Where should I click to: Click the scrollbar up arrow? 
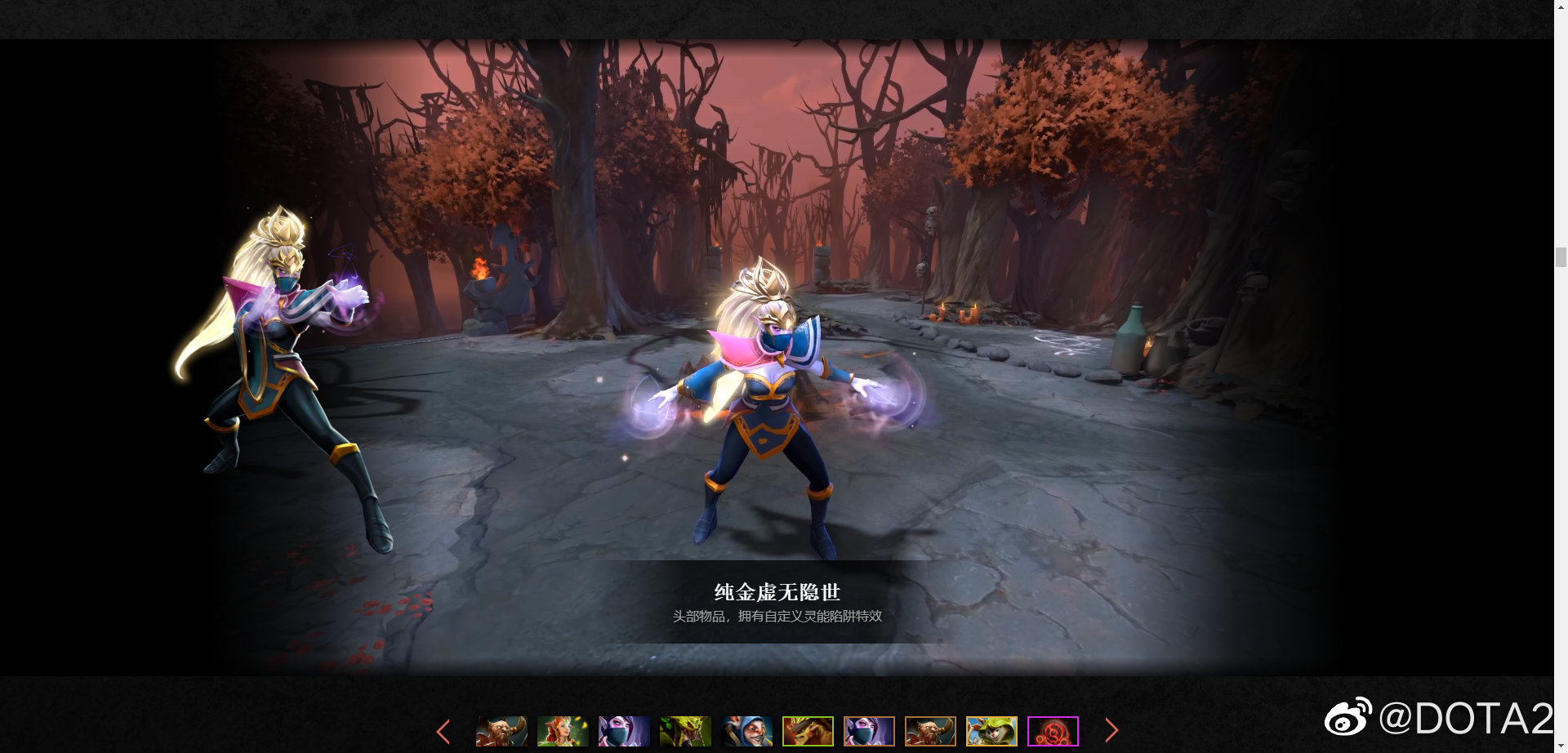tap(1561, 7)
